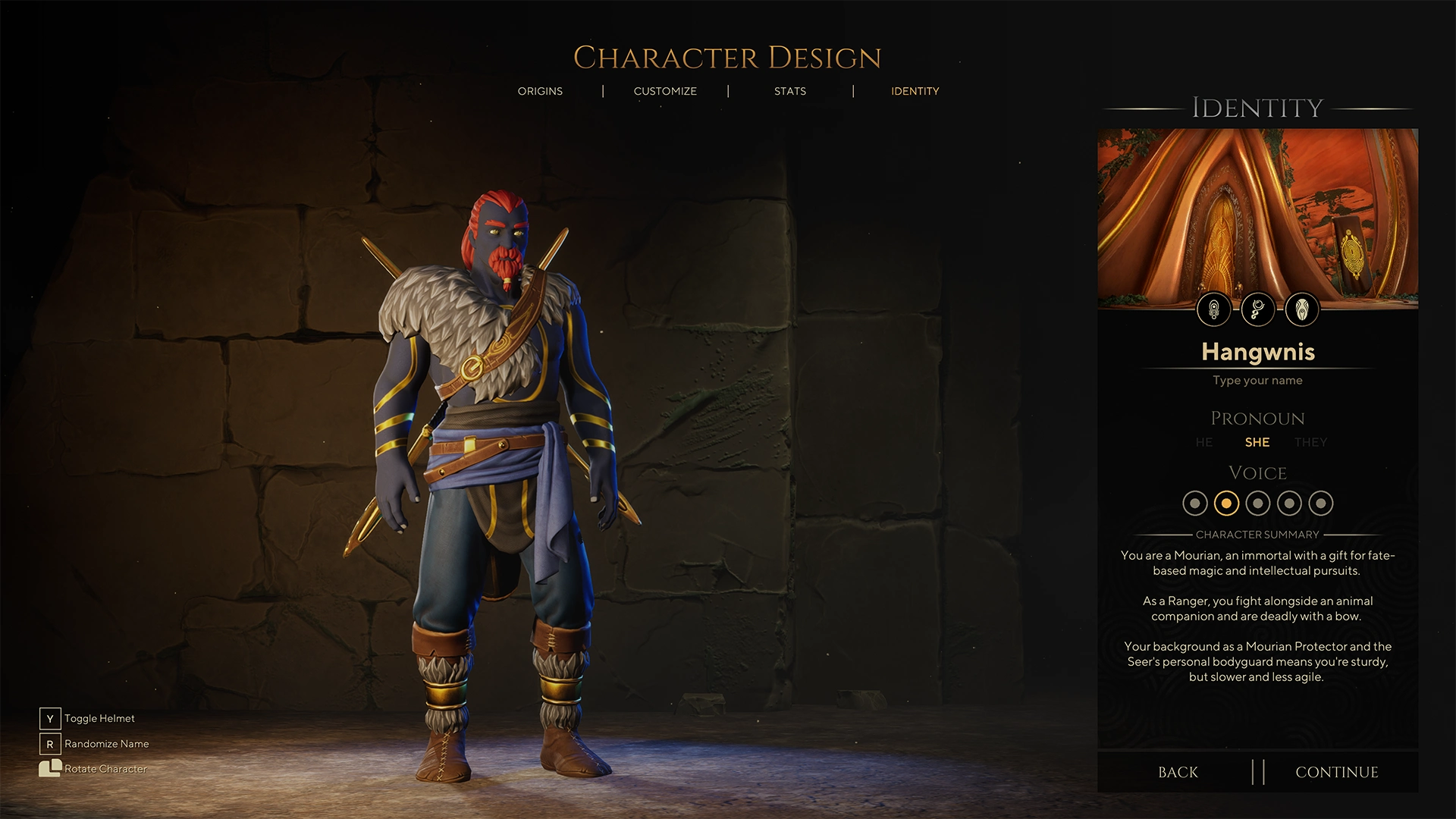1456x819 pixels.
Task: Click the Hangwnis name field
Action: (1257, 352)
